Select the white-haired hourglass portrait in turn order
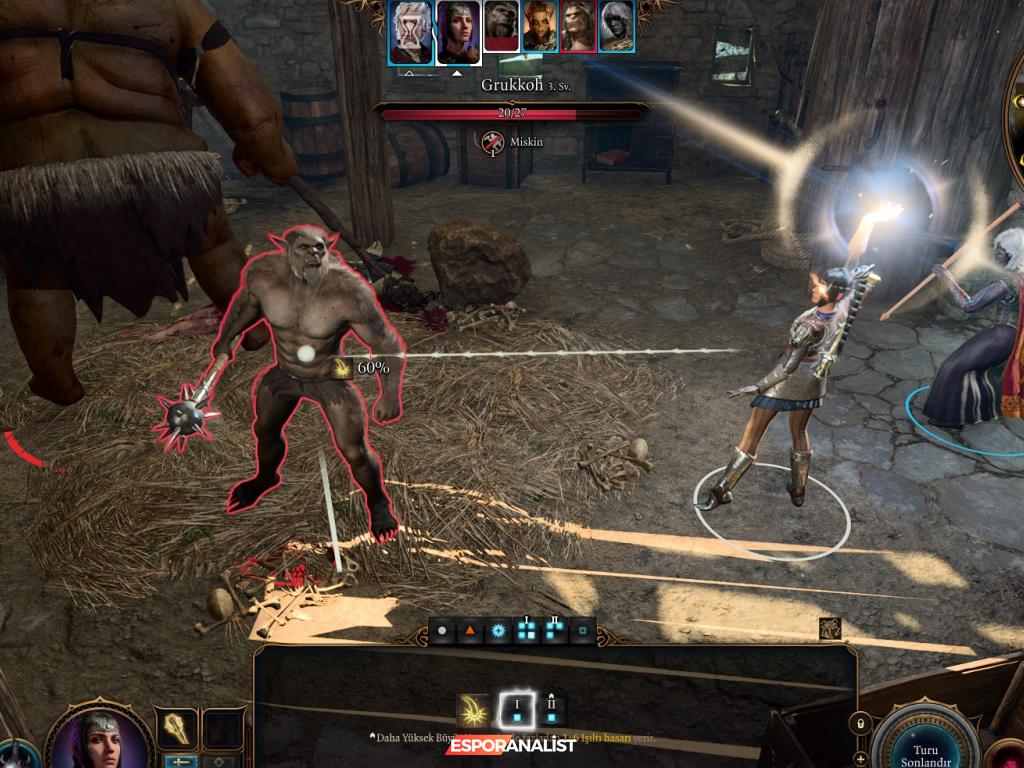 (x=411, y=26)
